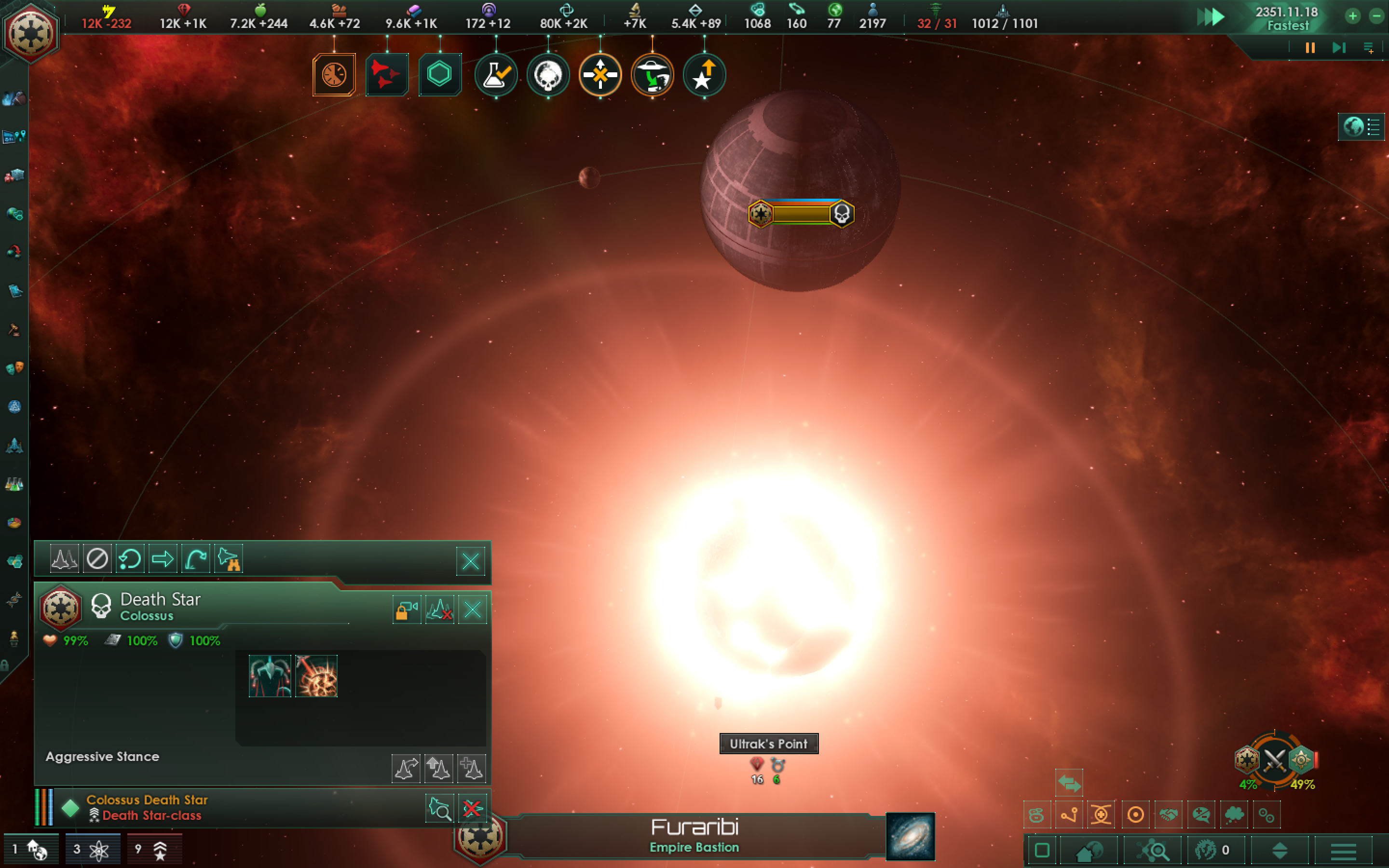Increase game speed with plus button
The width and height of the screenshot is (1389, 868).
coord(1353,16)
